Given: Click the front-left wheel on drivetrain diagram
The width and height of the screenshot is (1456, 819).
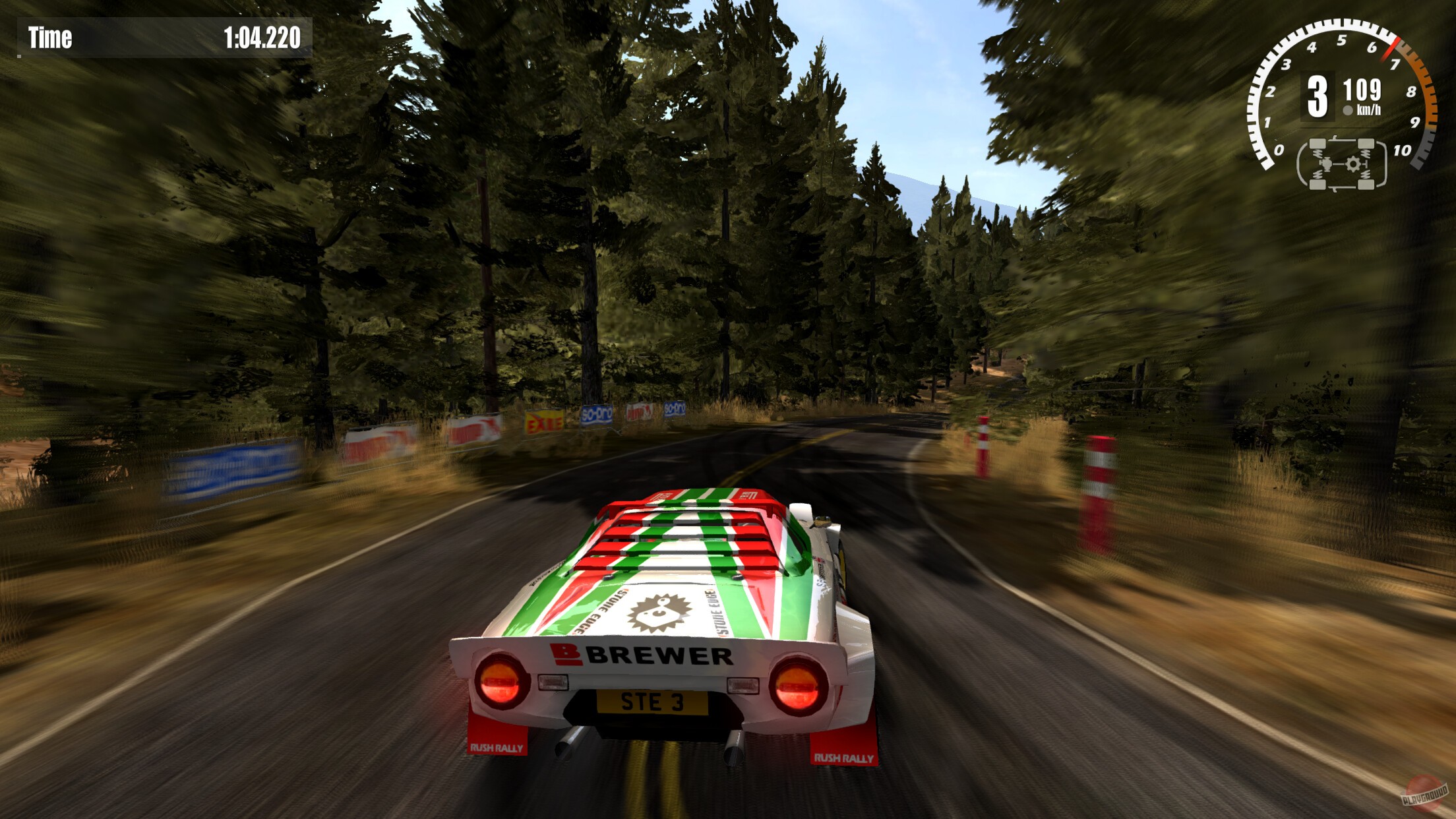Looking at the screenshot, I should 1318,144.
